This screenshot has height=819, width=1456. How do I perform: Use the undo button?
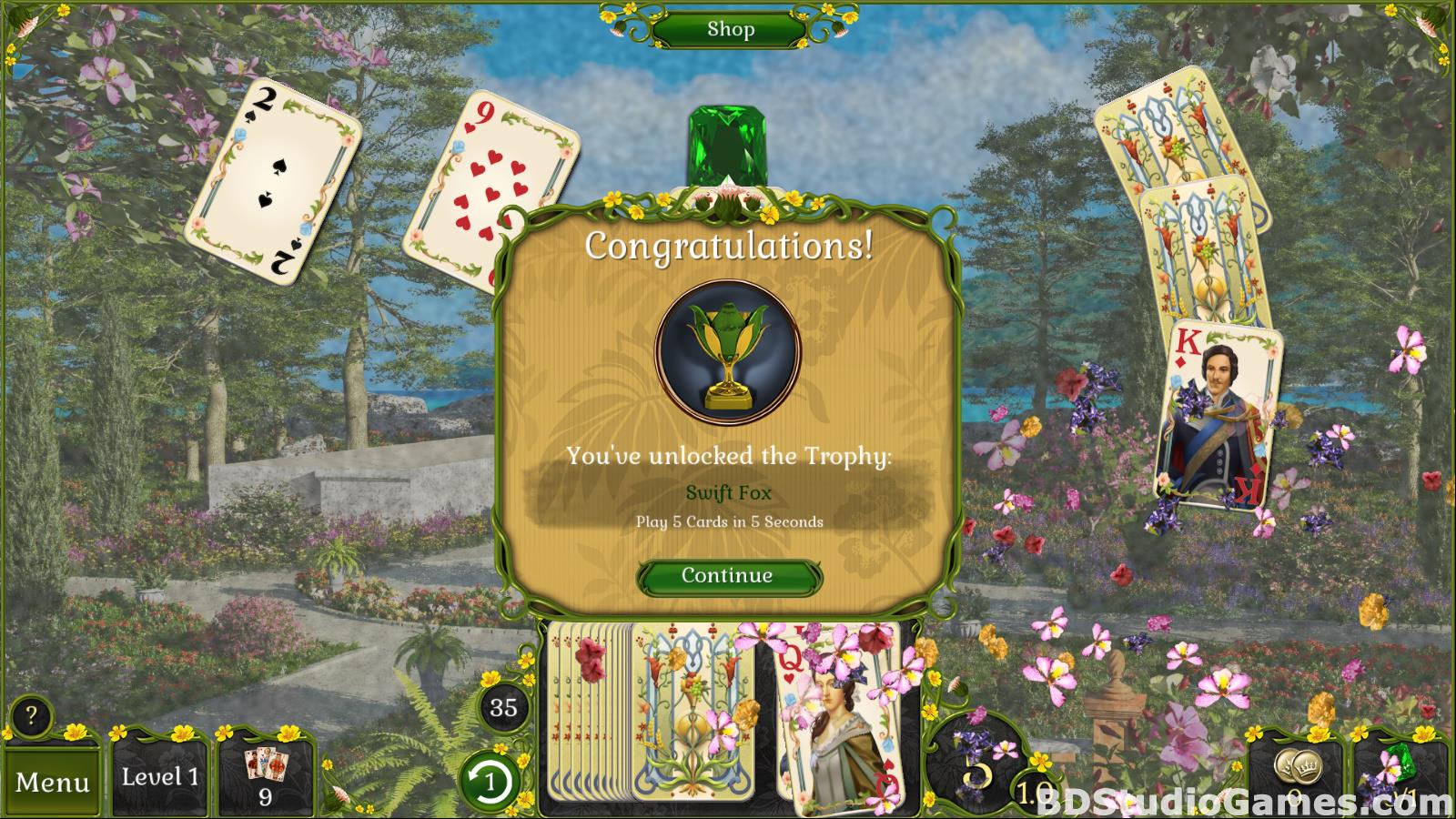(x=490, y=781)
